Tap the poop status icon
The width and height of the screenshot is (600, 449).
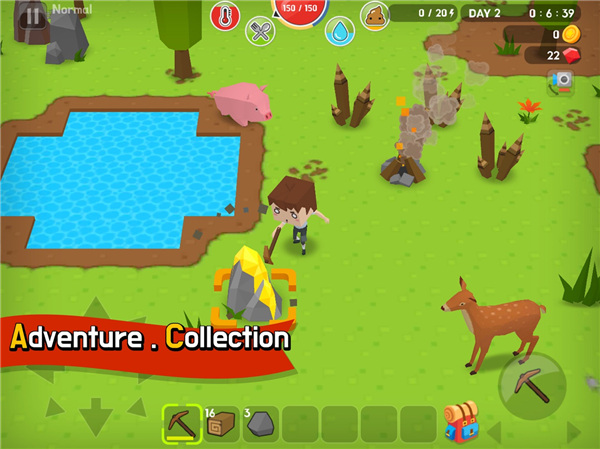click(375, 15)
